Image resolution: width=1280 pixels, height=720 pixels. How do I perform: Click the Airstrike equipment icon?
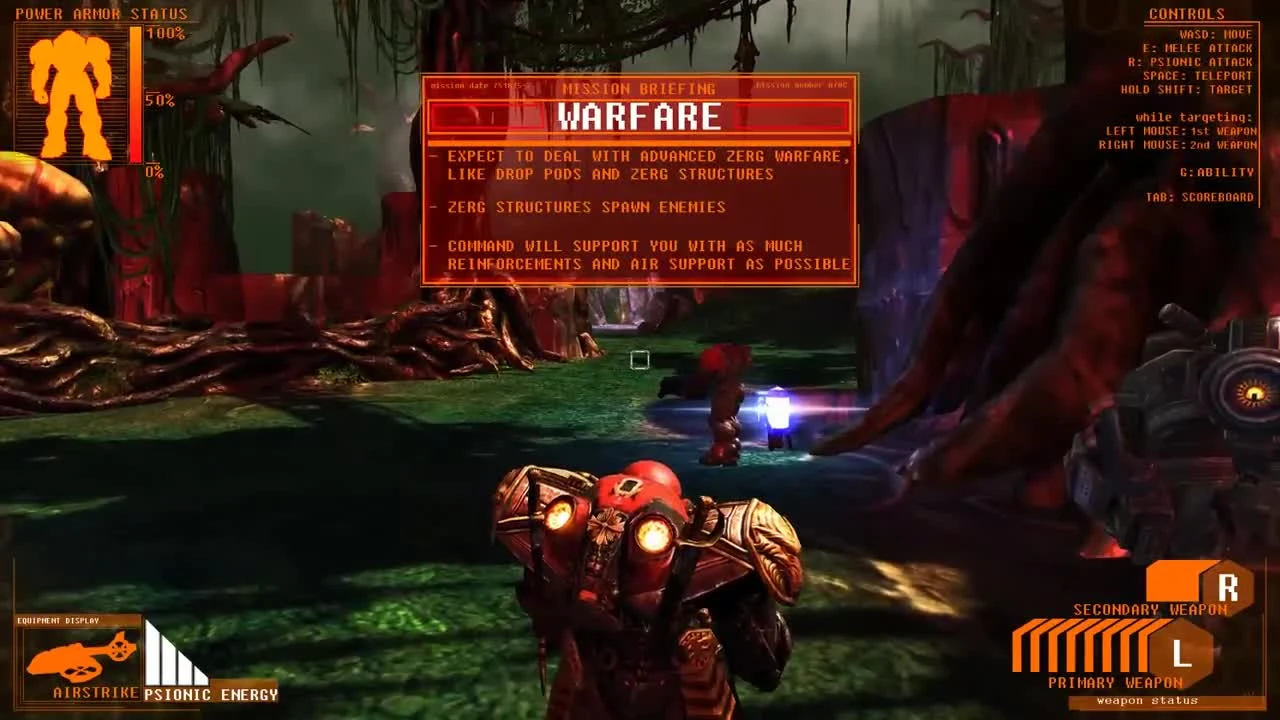[x=78, y=657]
